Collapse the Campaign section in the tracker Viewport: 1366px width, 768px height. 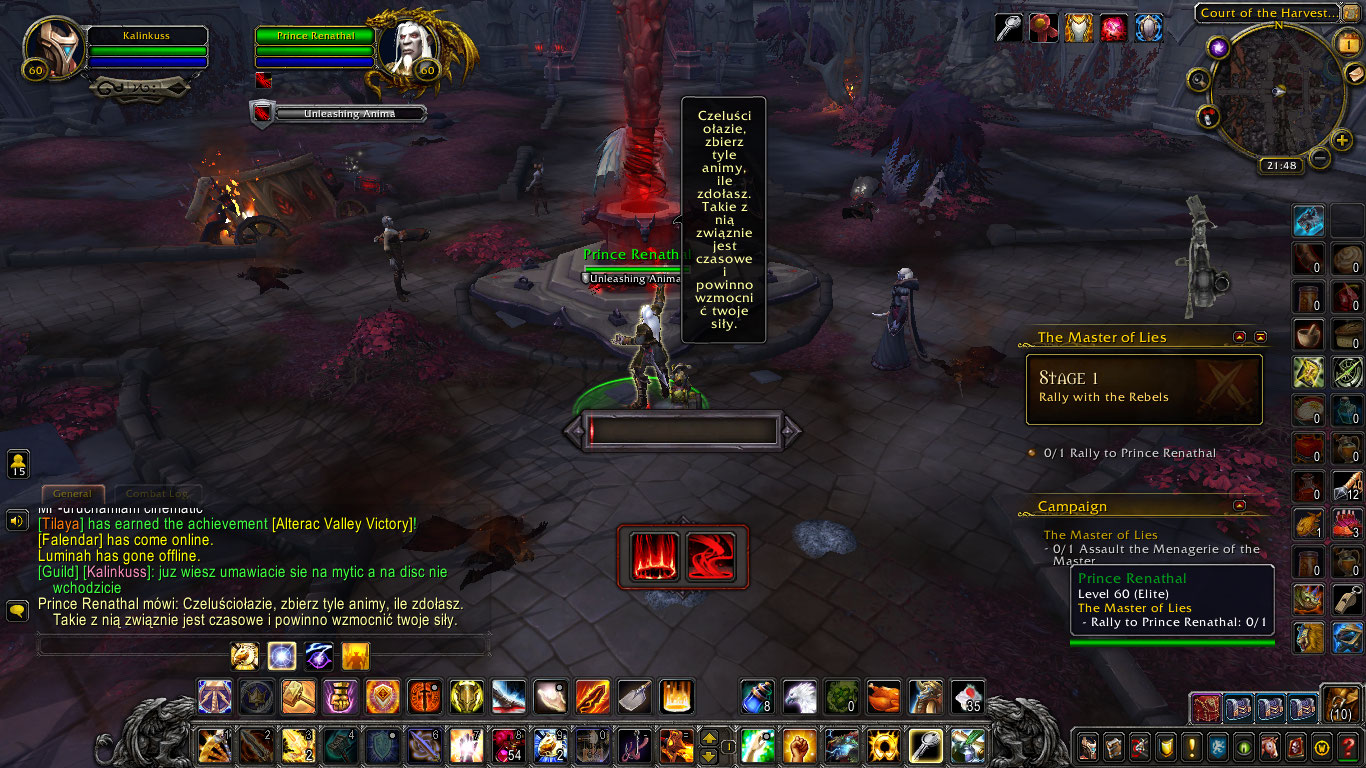tap(1238, 506)
